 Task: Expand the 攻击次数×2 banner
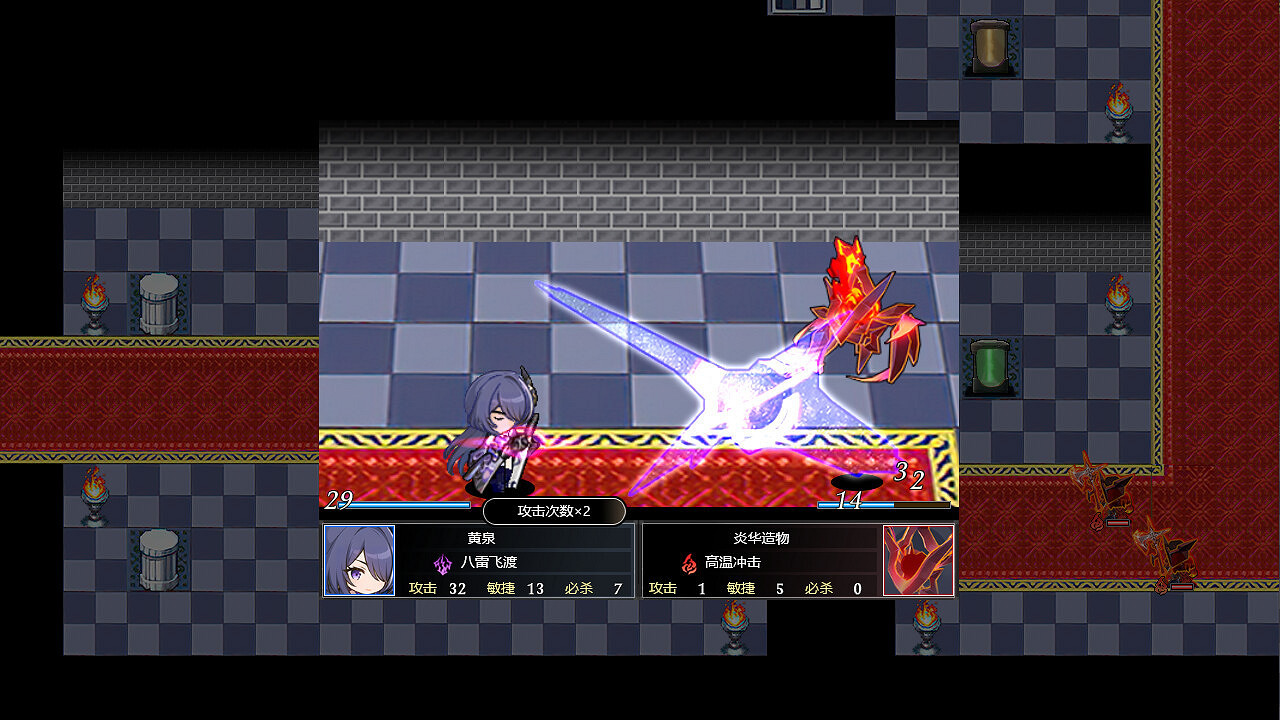coord(555,511)
